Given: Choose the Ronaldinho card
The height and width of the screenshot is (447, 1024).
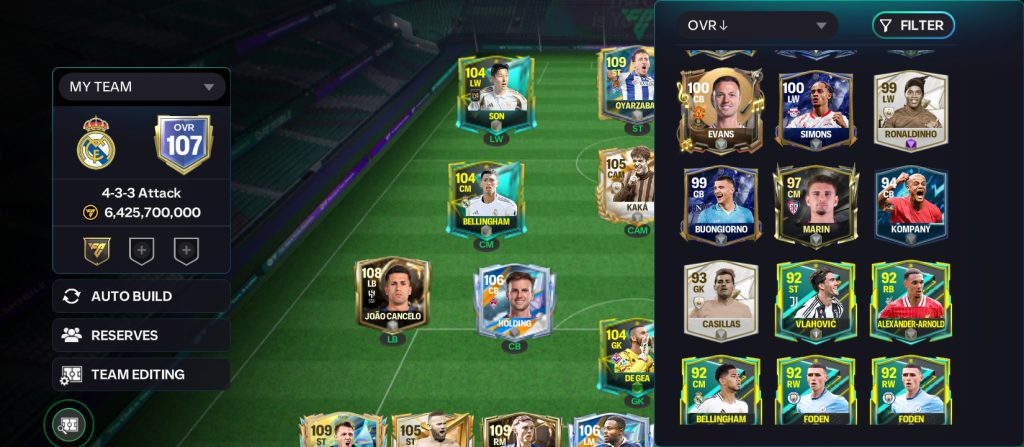Looking at the screenshot, I should (x=910, y=109).
